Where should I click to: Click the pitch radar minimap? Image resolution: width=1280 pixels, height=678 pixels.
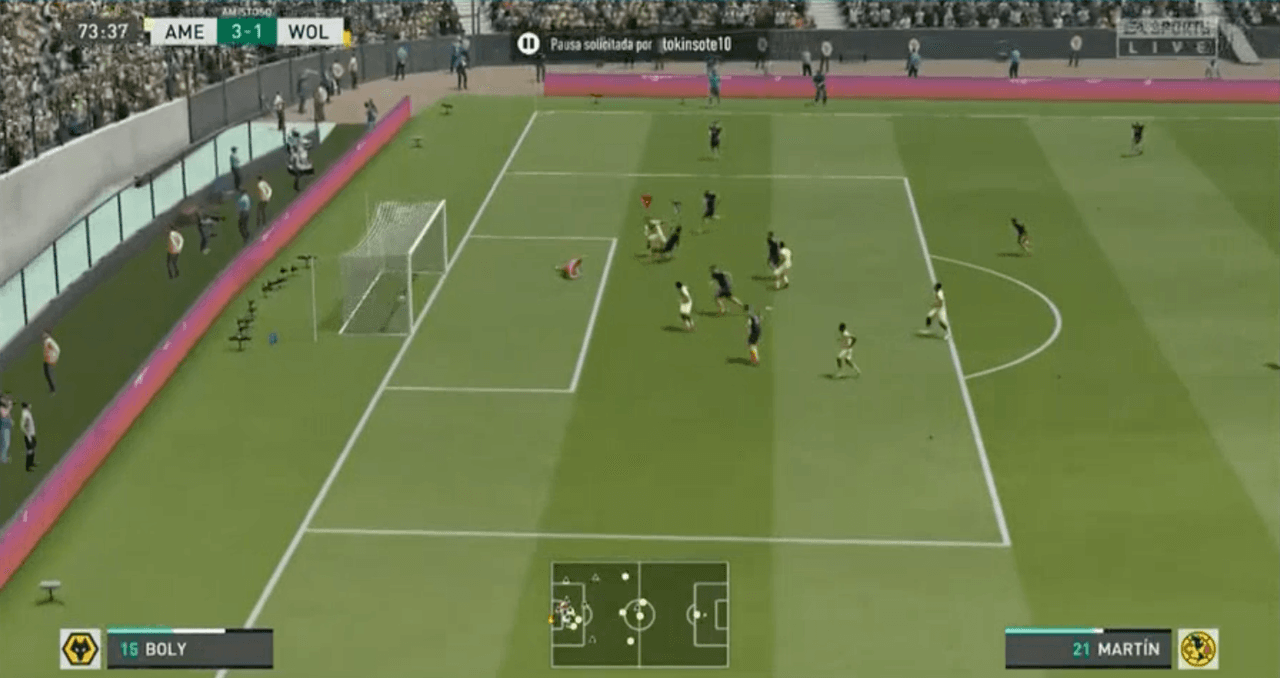[639, 614]
